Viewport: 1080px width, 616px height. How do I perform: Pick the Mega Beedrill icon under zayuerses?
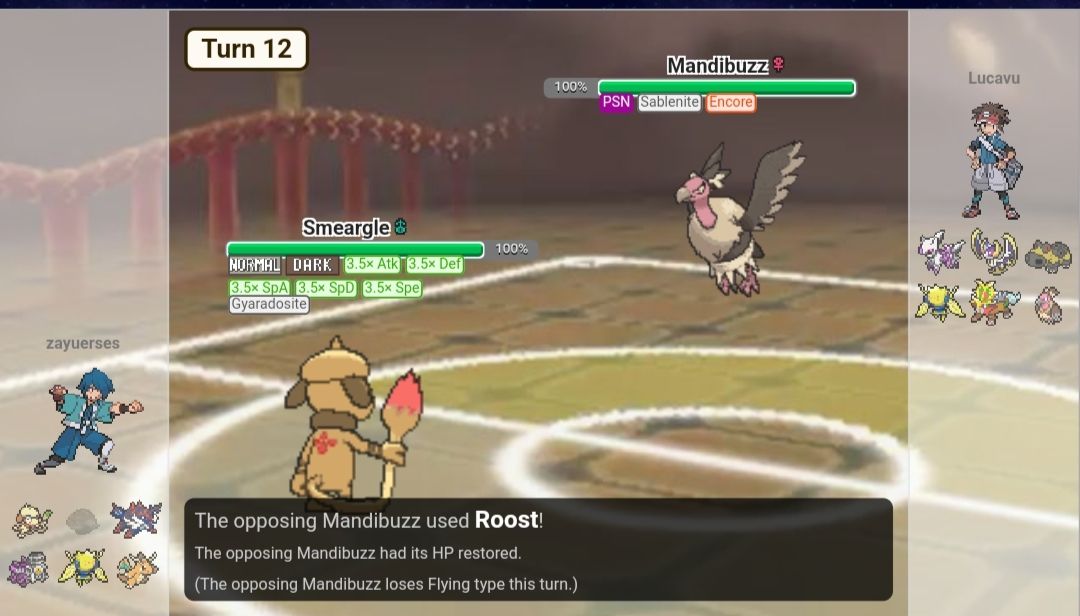[83, 568]
